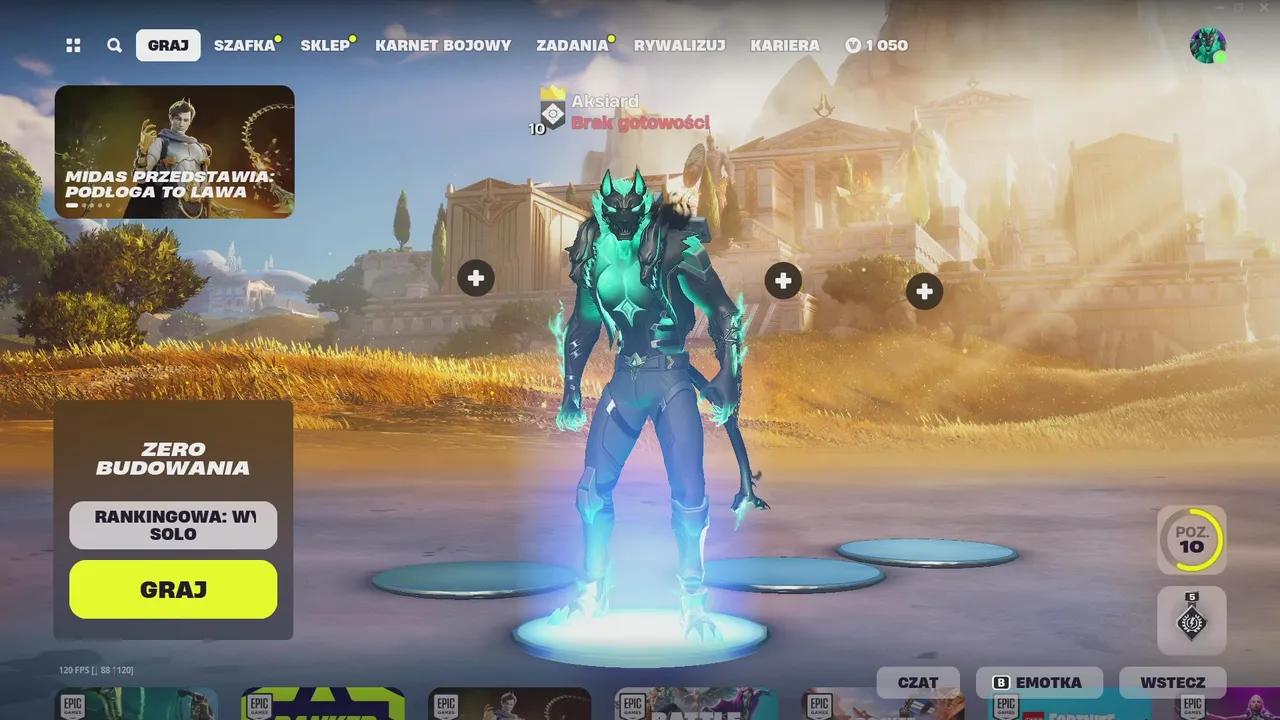The width and height of the screenshot is (1280, 720).
Task: Add a teammate with the rightmost plus button
Action: tap(925, 289)
